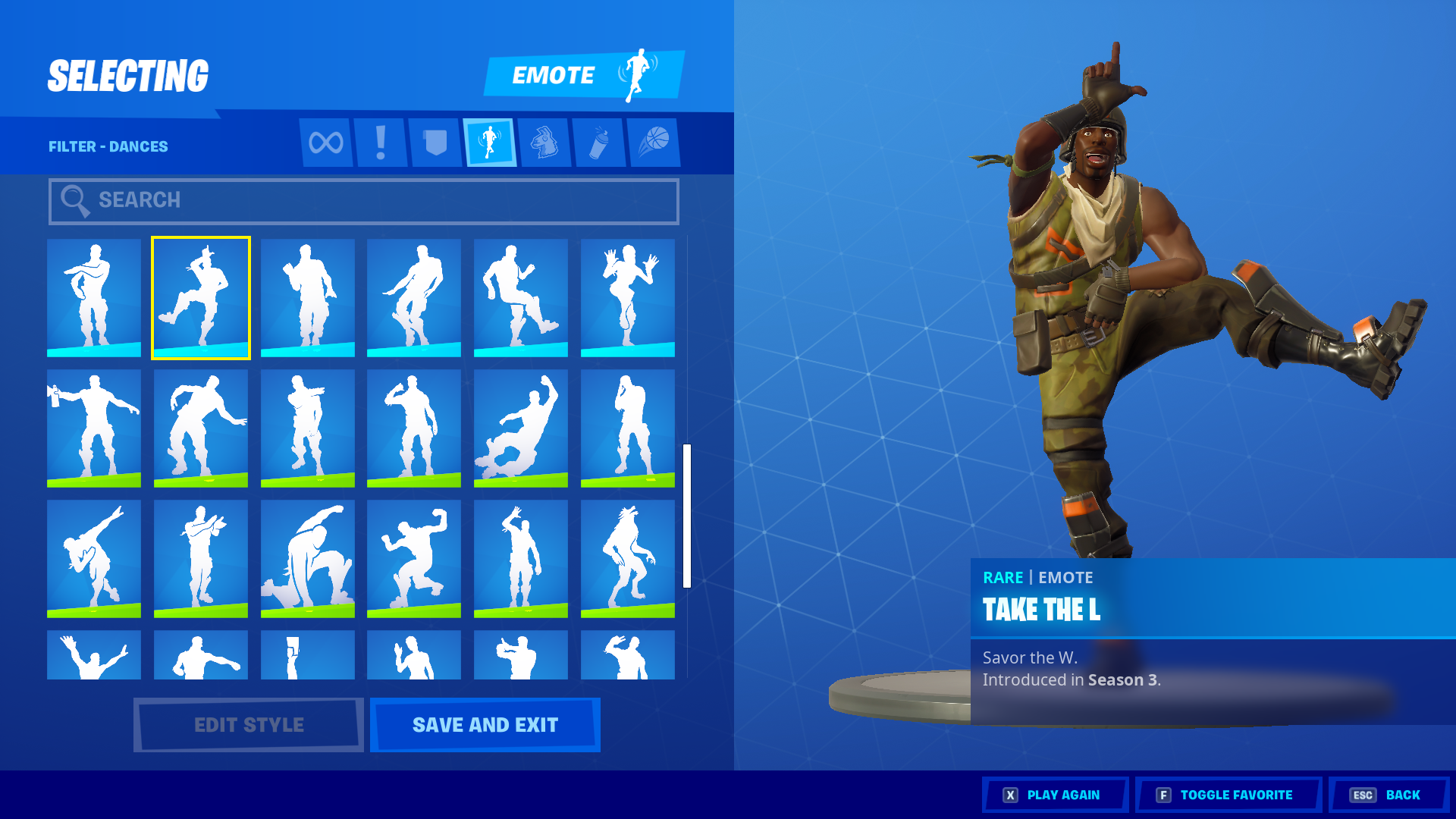Select the highlighted Take the L emote
The width and height of the screenshot is (1456, 819).
click(201, 297)
